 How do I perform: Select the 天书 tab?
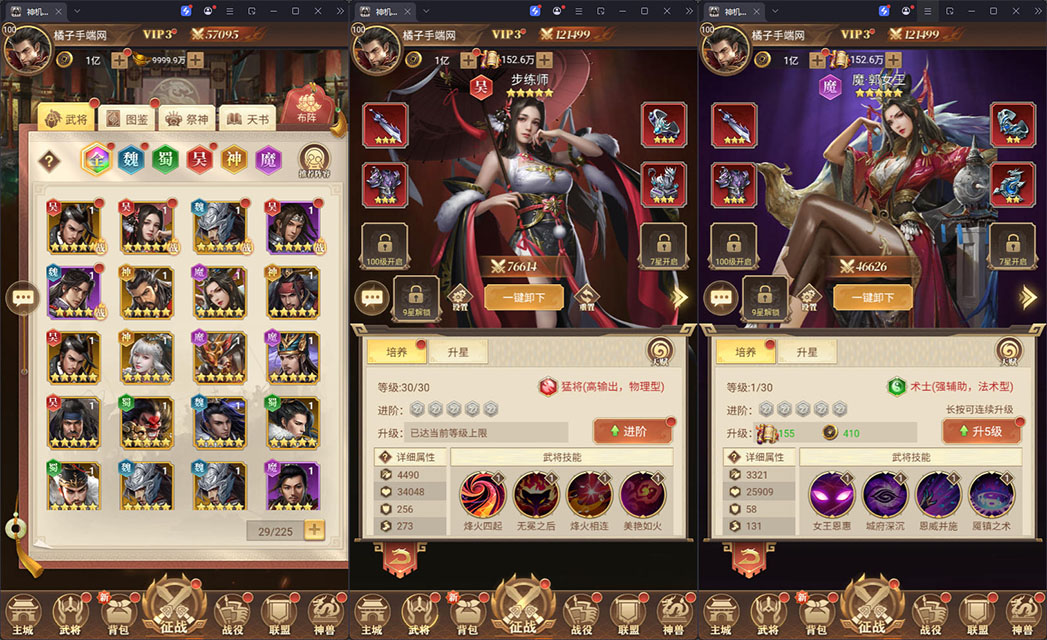[x=246, y=119]
